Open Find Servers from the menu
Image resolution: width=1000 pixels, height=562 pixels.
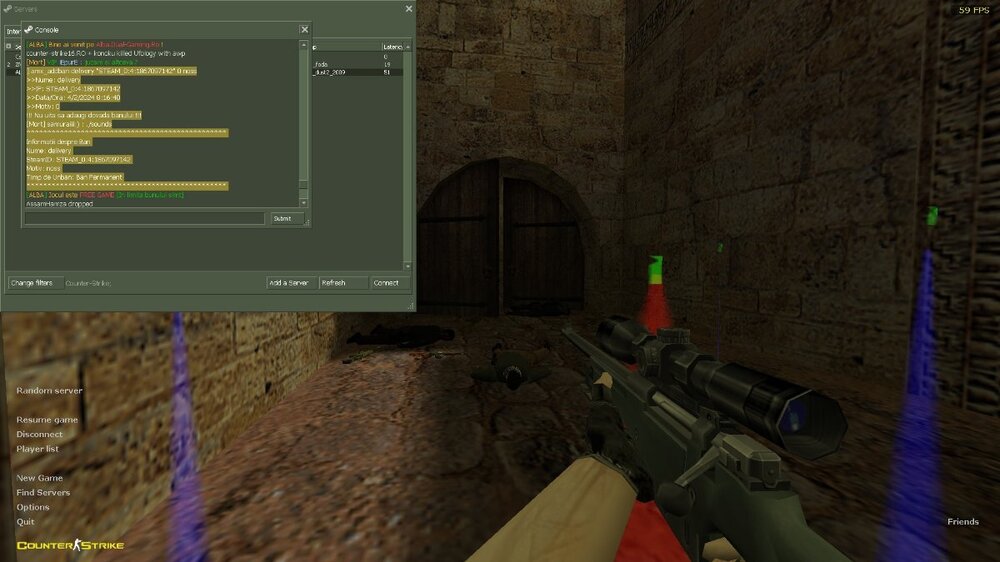coord(43,493)
